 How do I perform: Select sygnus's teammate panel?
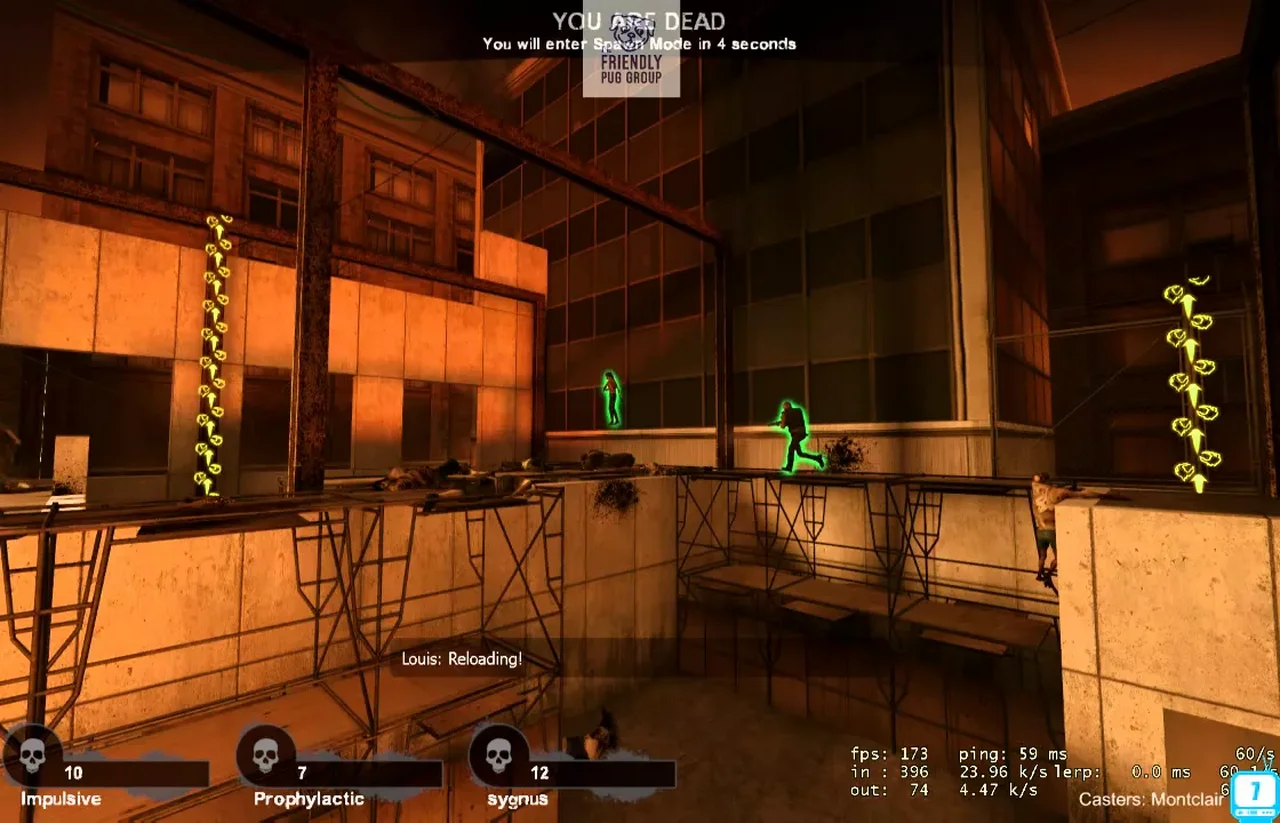572,773
